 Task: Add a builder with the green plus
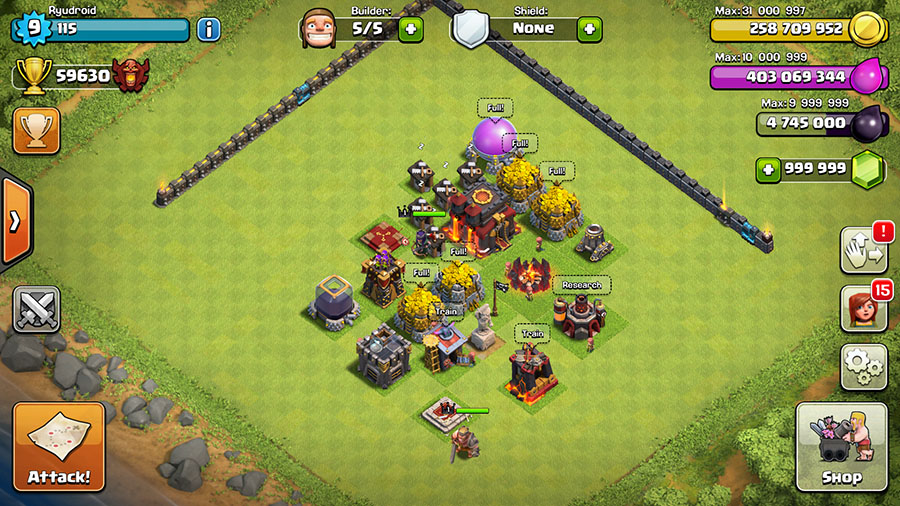[411, 29]
